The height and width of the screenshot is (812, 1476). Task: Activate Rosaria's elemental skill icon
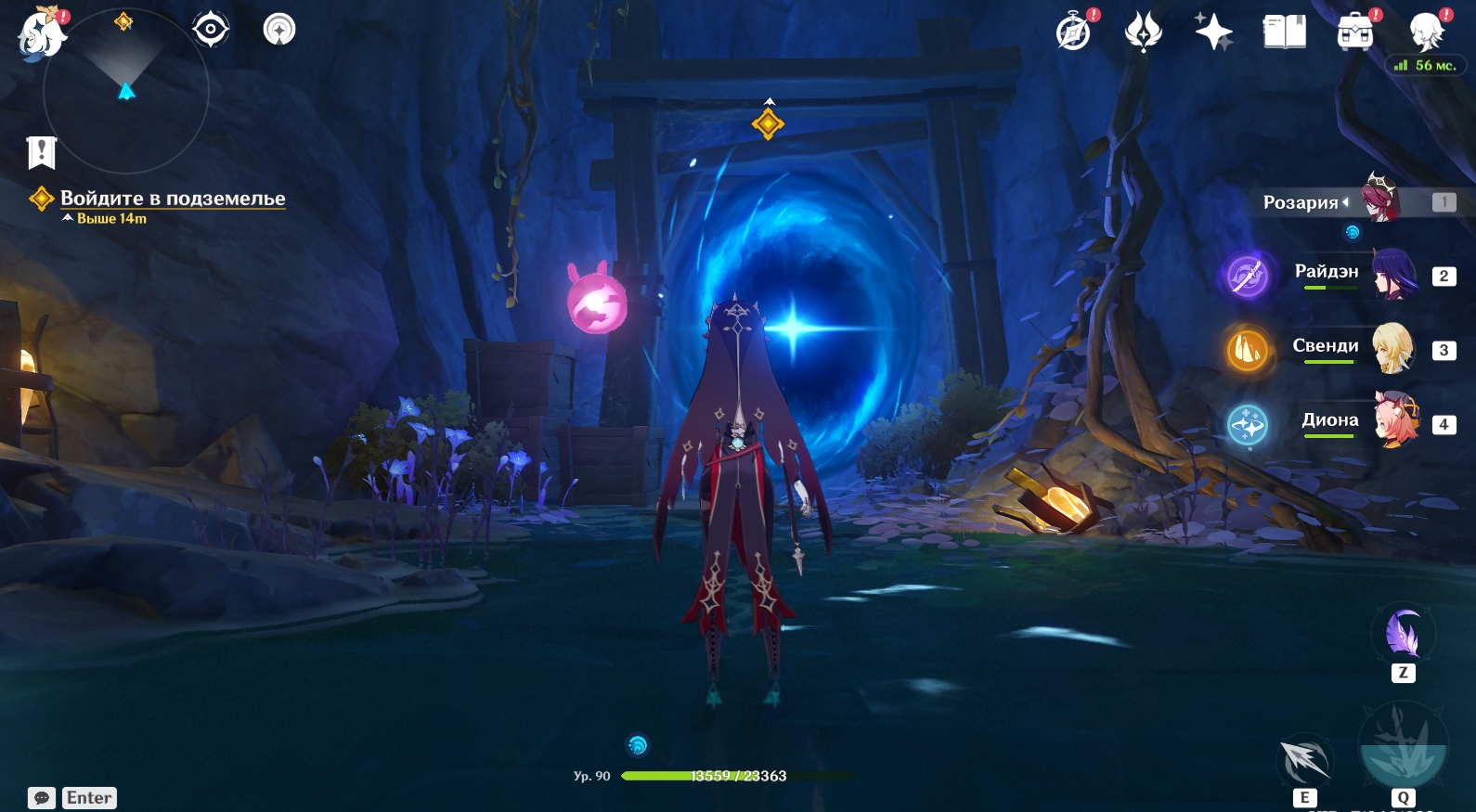point(1305,761)
